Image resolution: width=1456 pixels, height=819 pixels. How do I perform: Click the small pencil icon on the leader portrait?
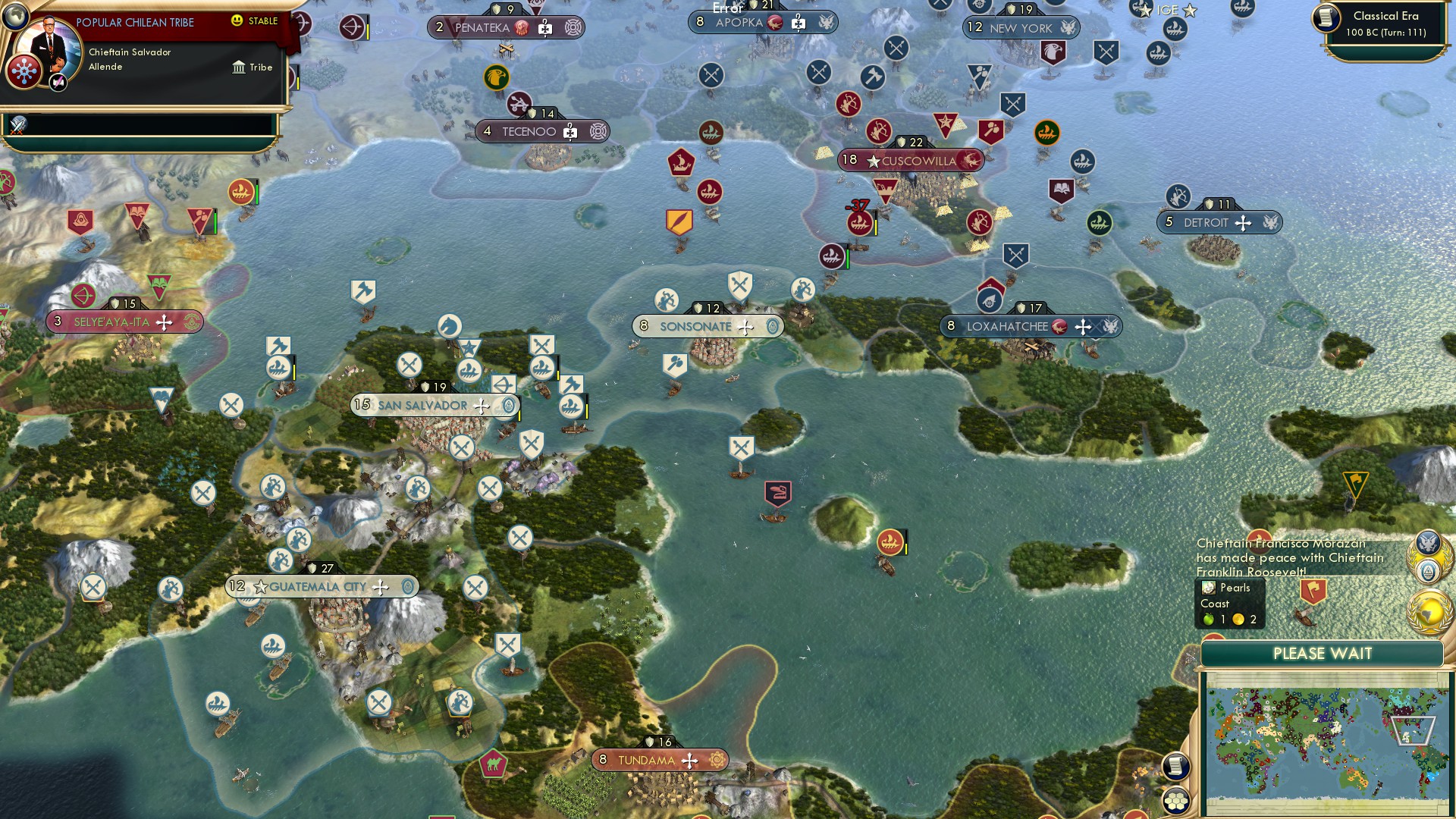tap(58, 83)
